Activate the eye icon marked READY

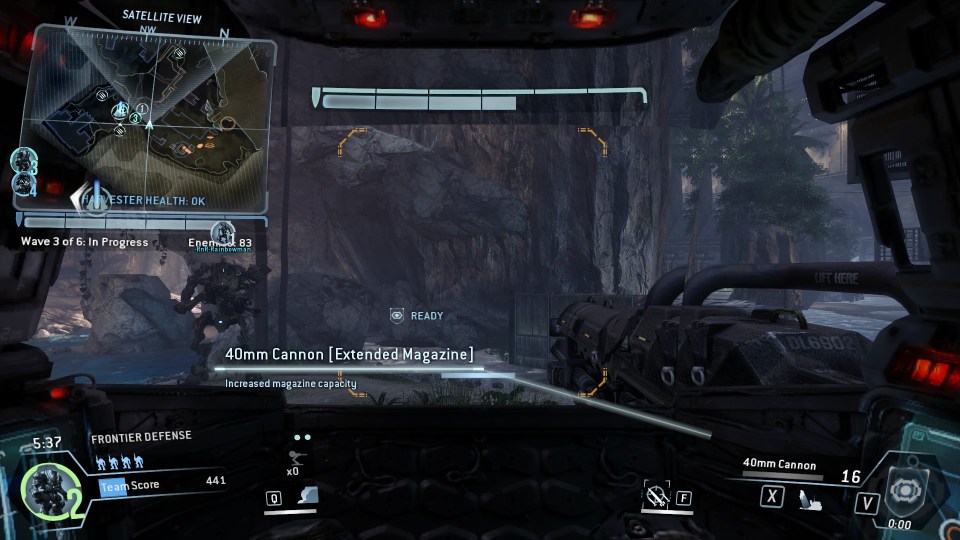tap(397, 316)
